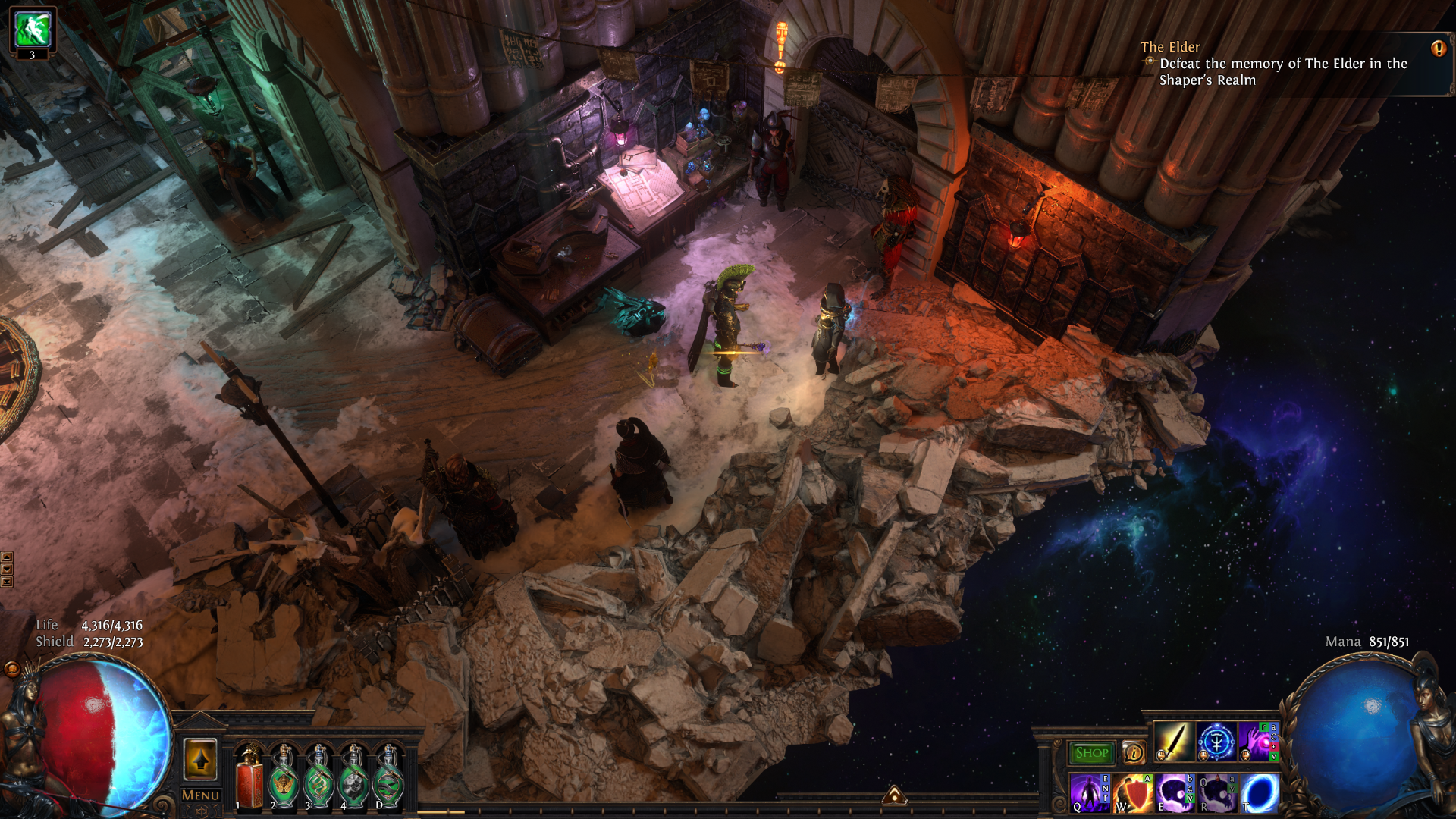
Task: Open the Menu button
Action: pos(200,795)
